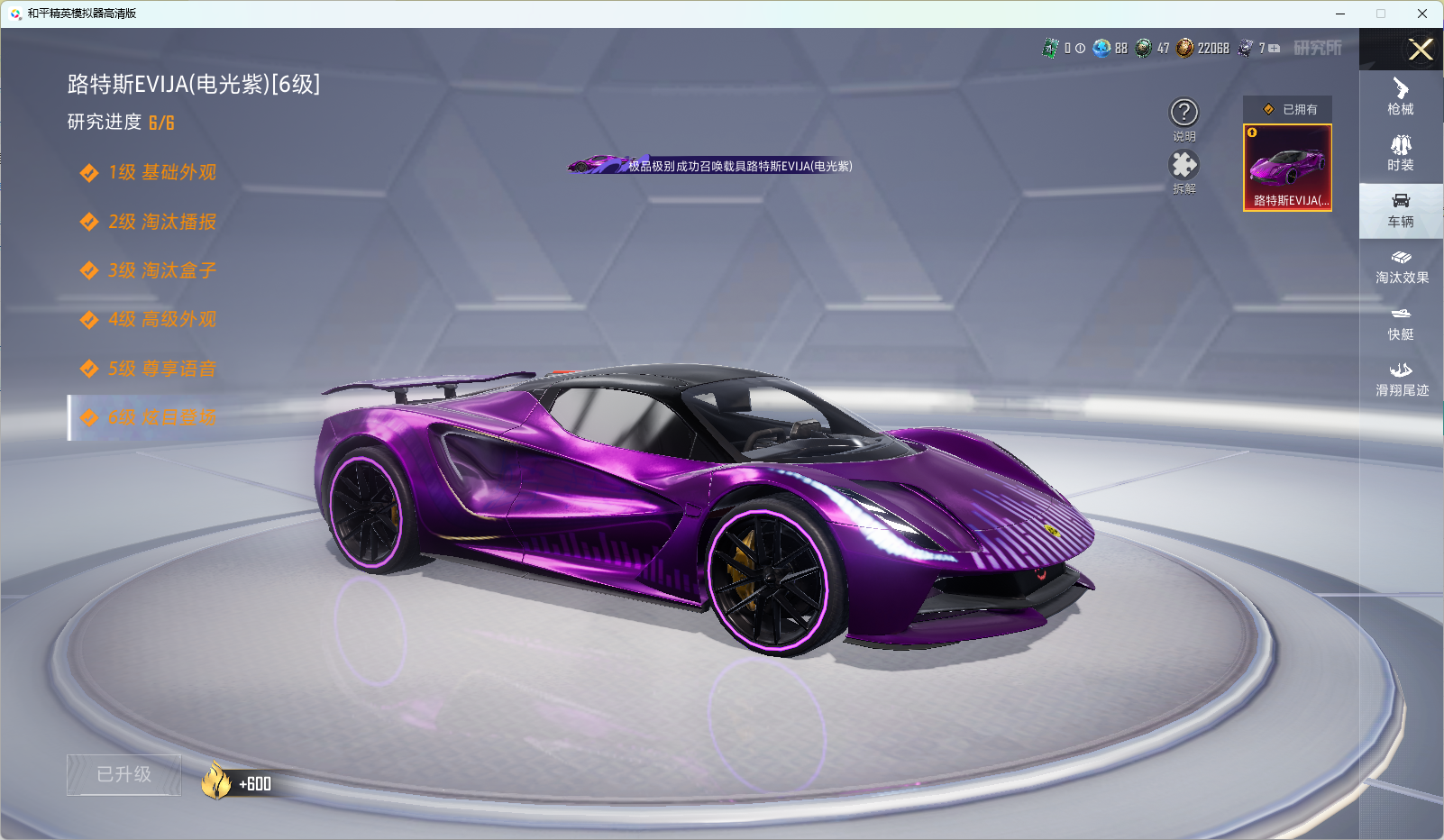Choose level 2 淘汰播报 entry

162,222
